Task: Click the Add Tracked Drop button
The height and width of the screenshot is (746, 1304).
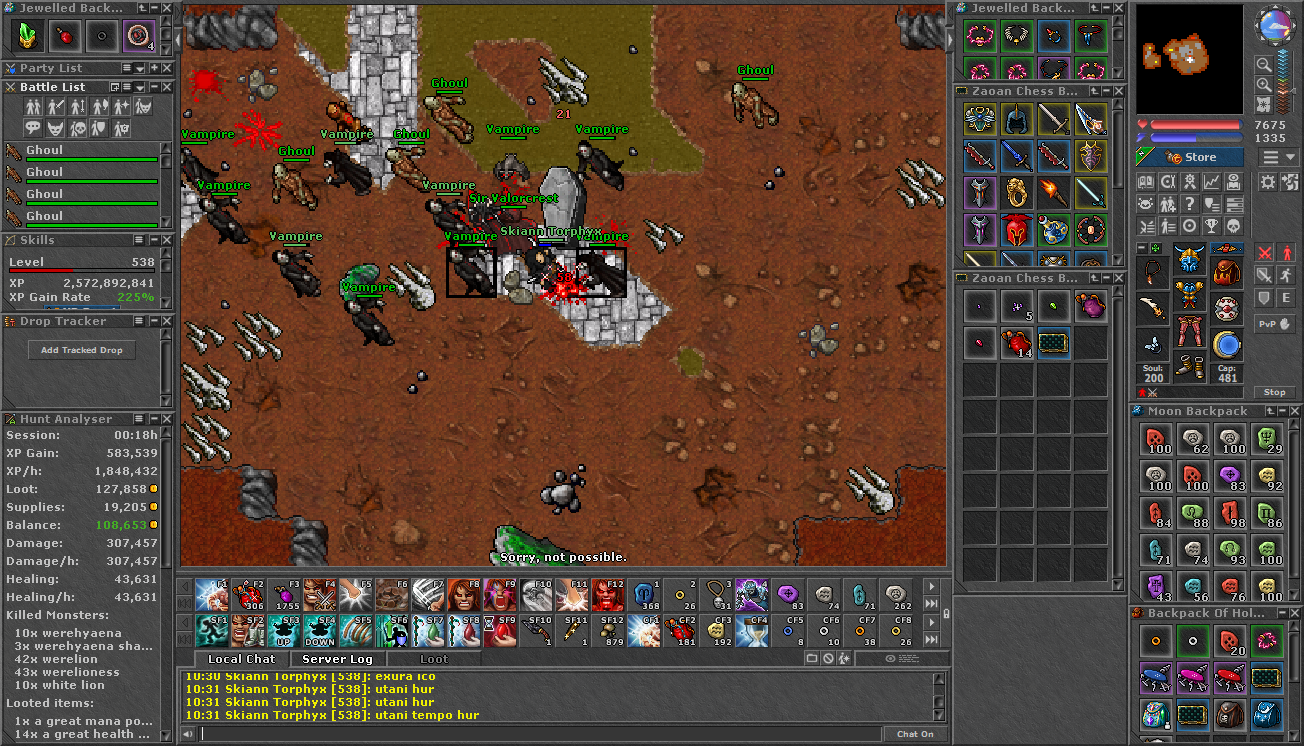Action: coord(82,350)
